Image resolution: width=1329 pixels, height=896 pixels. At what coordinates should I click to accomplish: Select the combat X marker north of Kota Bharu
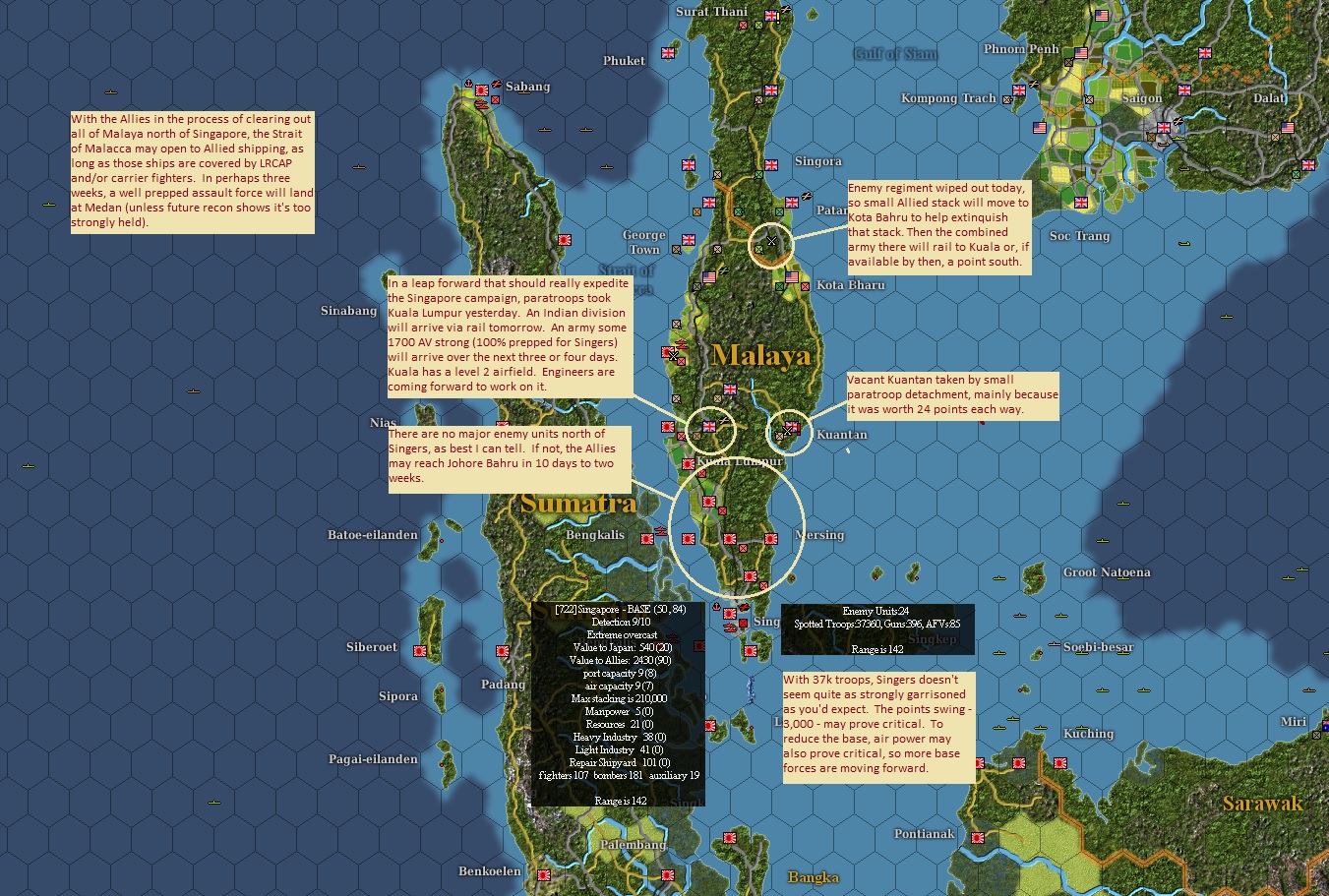pyautogui.click(x=770, y=239)
